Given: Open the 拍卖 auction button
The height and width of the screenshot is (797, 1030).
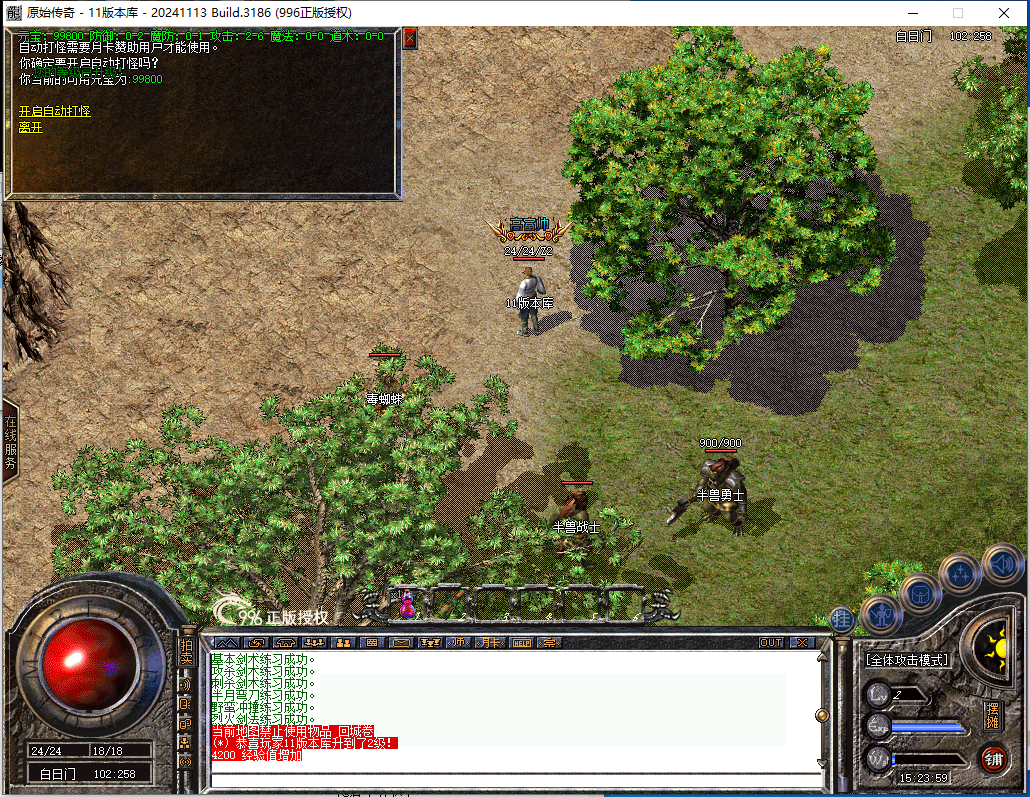Looking at the screenshot, I should click(x=186, y=653).
